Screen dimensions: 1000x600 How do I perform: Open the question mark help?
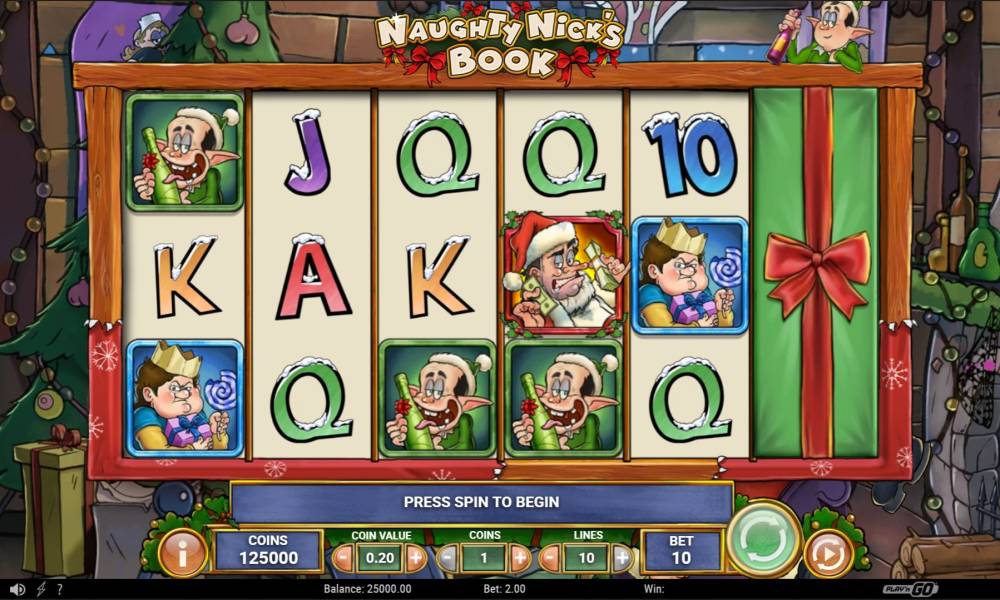coord(60,590)
